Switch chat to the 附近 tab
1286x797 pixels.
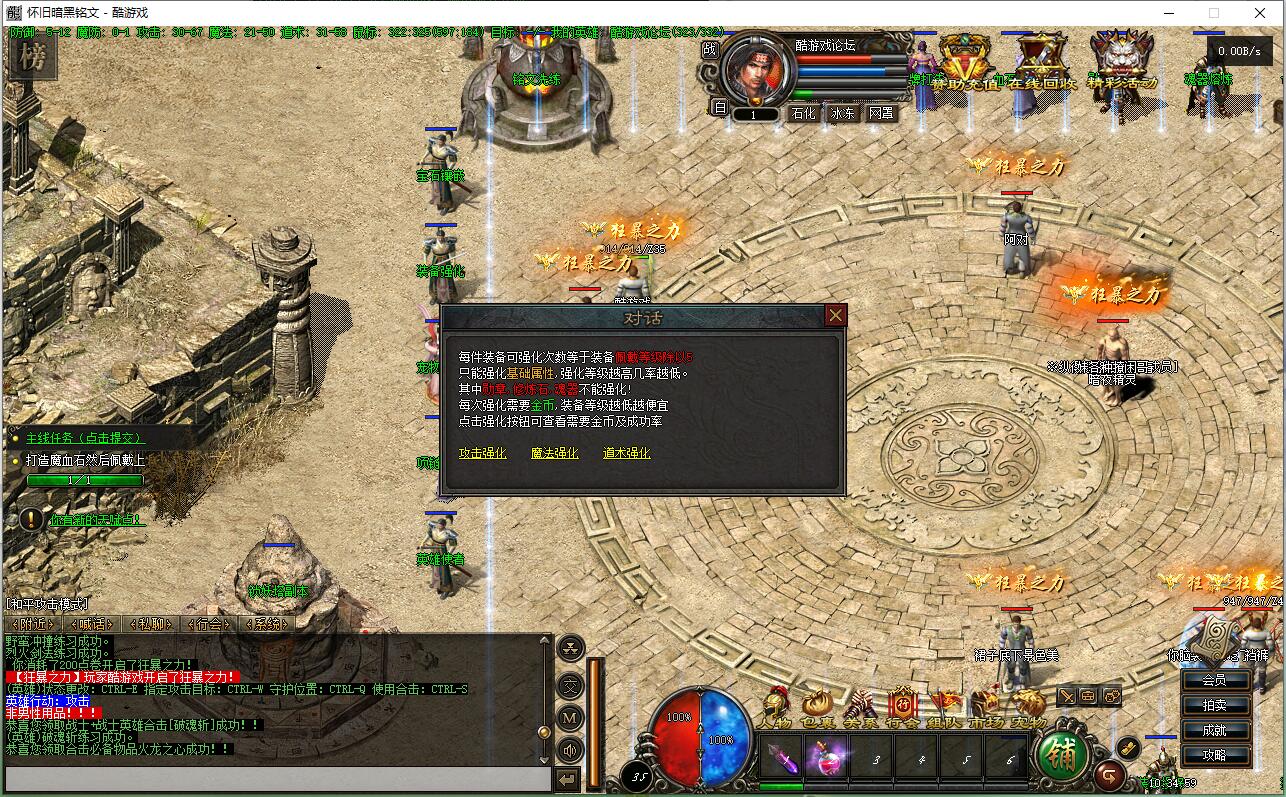[x=32, y=623]
